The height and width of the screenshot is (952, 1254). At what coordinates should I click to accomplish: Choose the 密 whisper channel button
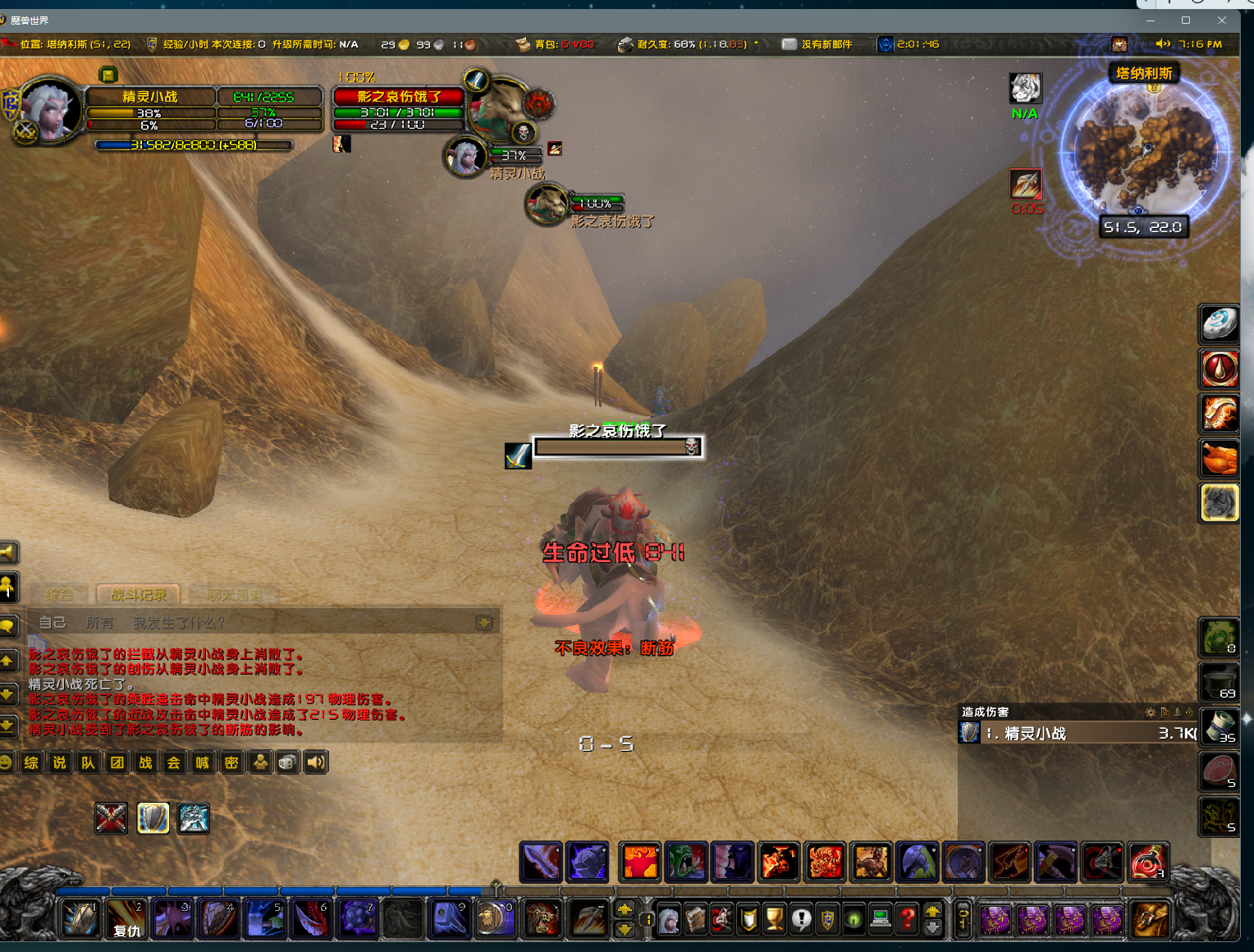tap(231, 762)
